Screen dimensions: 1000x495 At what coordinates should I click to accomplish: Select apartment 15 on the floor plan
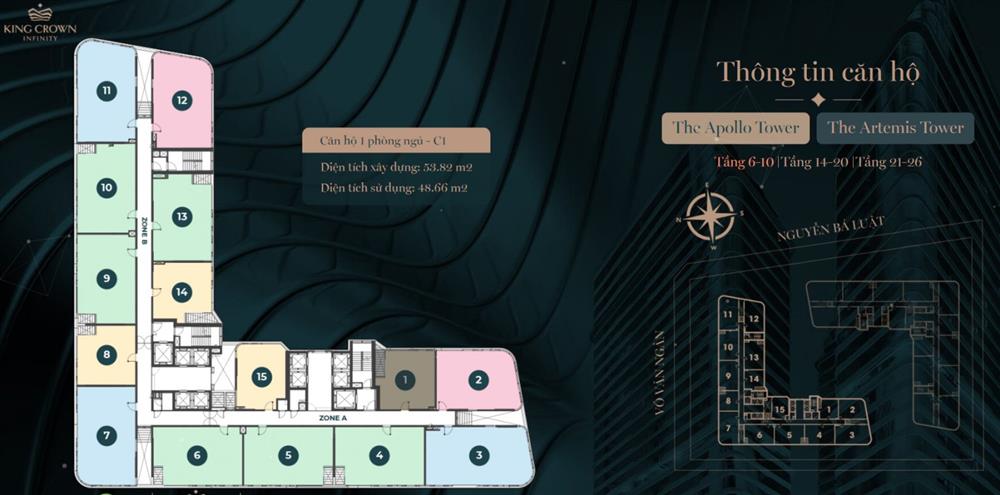pyautogui.click(x=261, y=377)
